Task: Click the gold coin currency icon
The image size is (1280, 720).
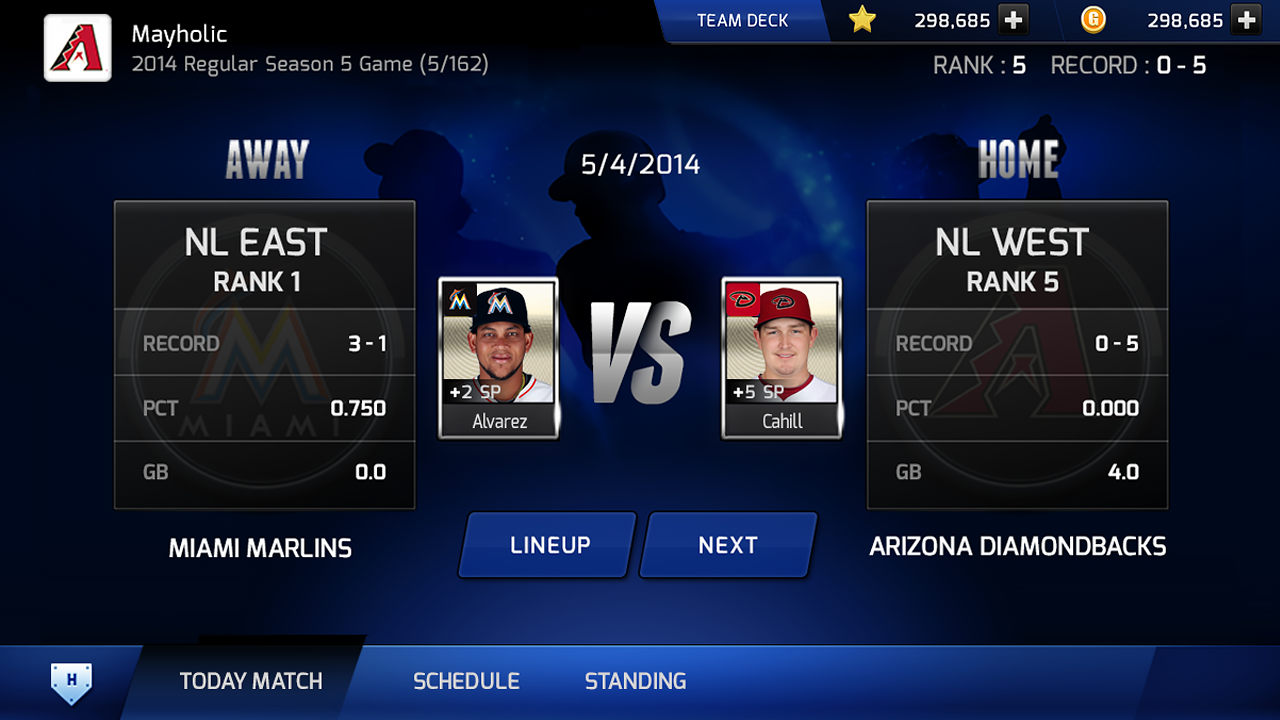Action: point(1093,20)
